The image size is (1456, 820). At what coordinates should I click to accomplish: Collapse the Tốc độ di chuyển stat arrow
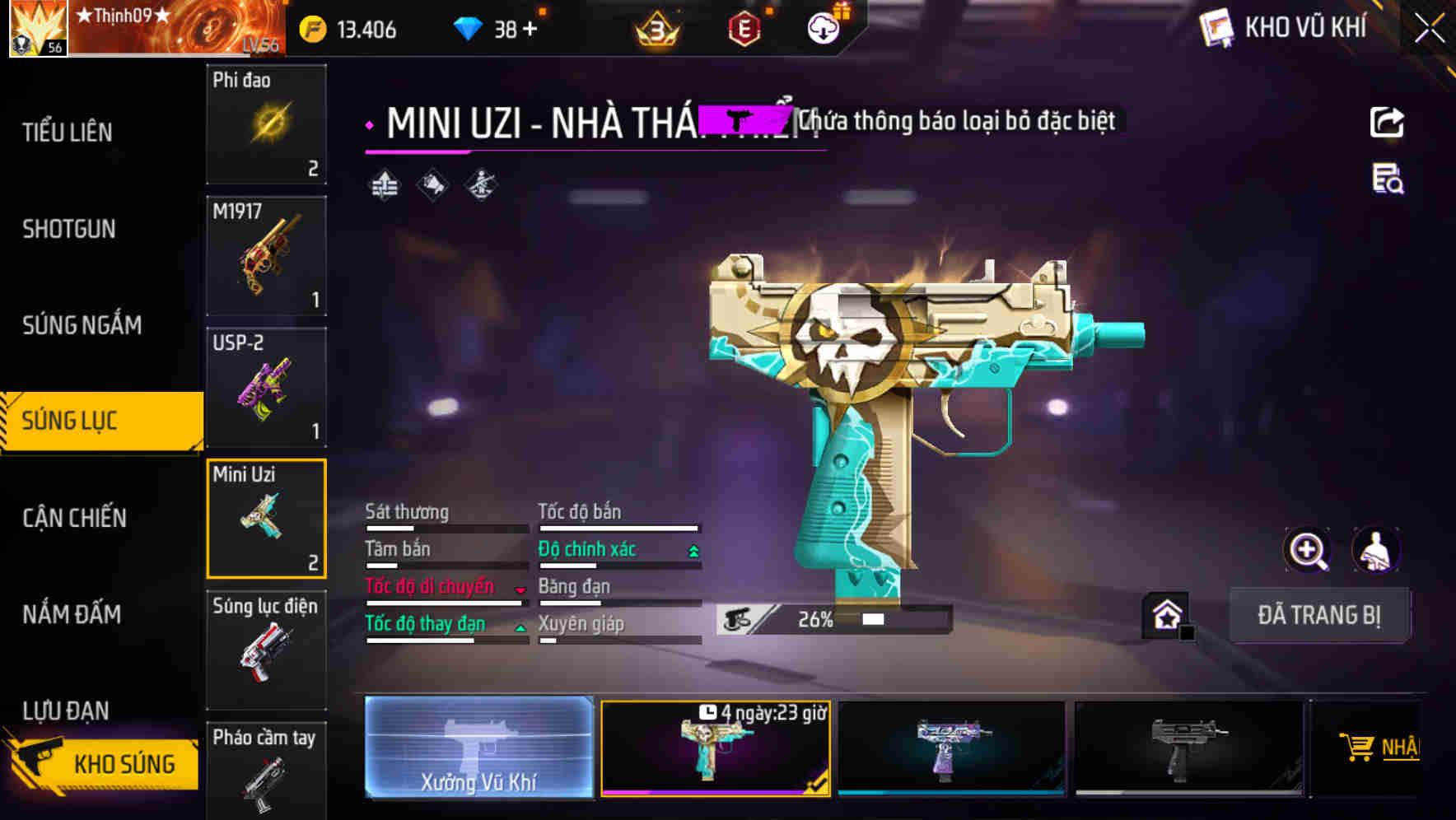coord(521,589)
